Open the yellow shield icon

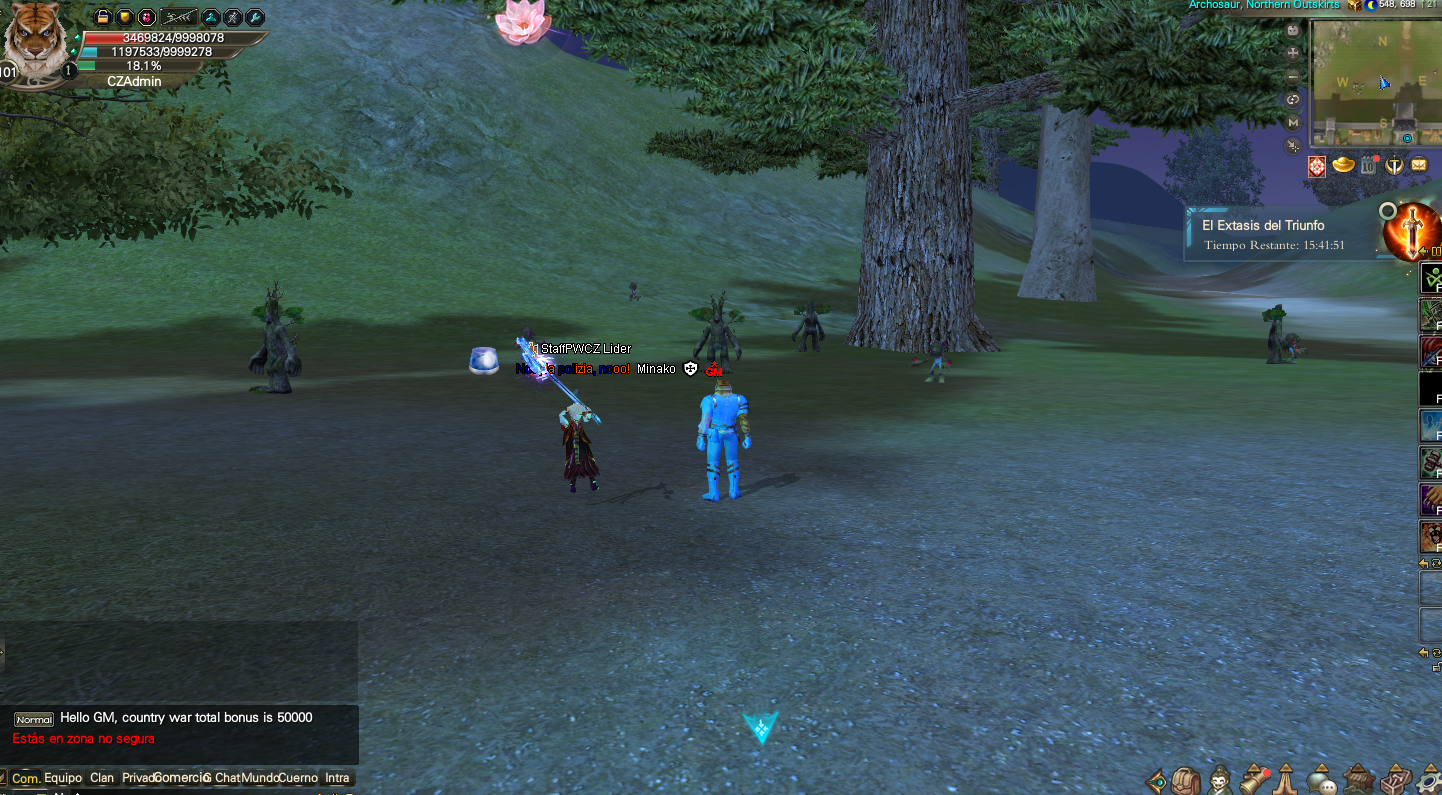[x=124, y=17]
